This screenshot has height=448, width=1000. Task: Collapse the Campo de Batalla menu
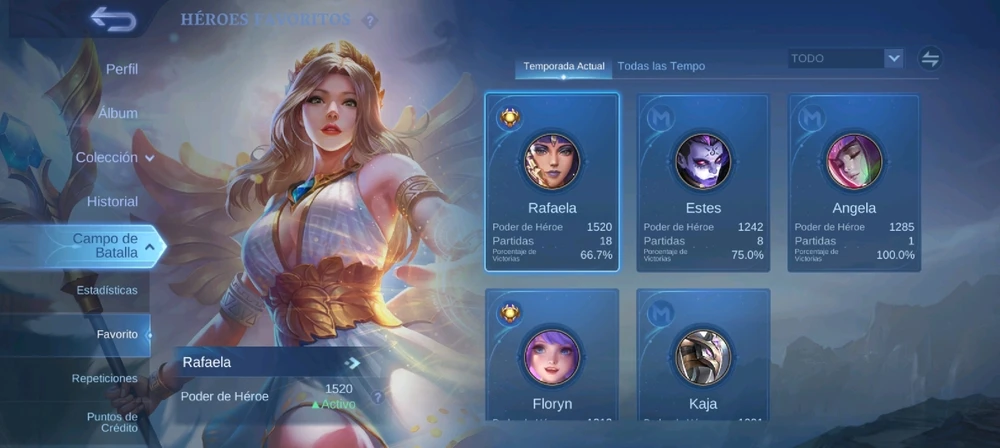(112, 245)
